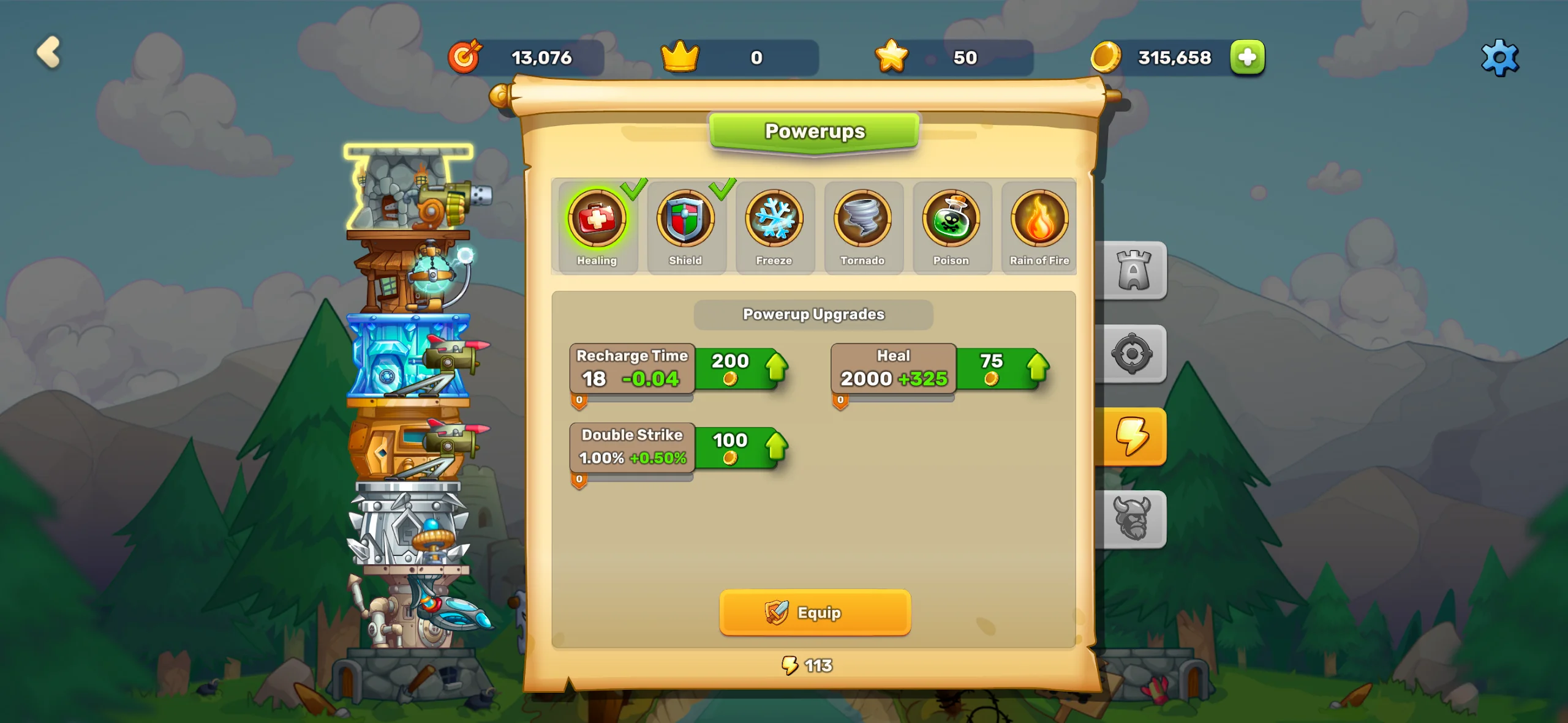
Task: Select the lightning bolt powerups tab
Action: click(1133, 436)
